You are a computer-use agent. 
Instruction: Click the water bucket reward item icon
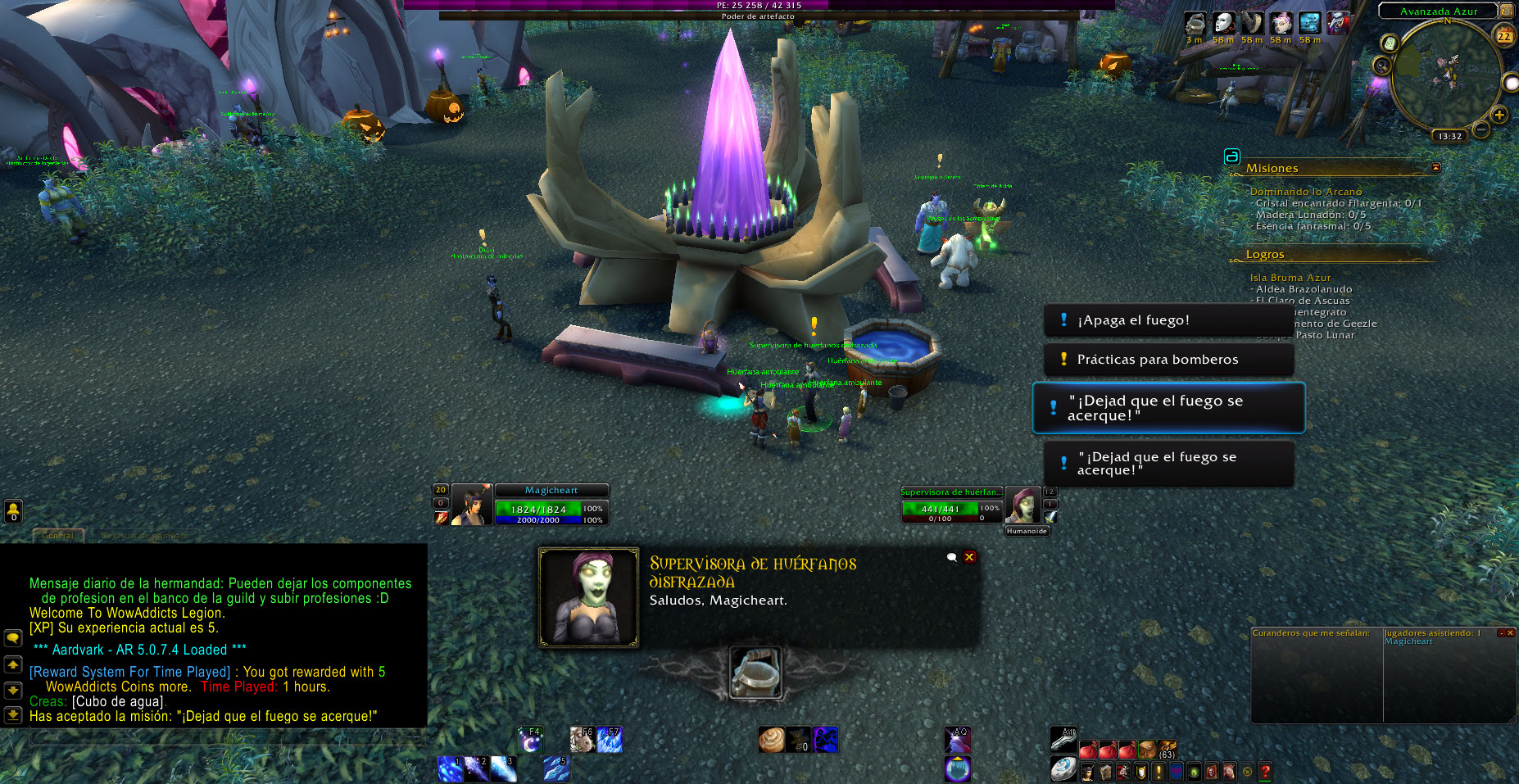click(x=755, y=673)
